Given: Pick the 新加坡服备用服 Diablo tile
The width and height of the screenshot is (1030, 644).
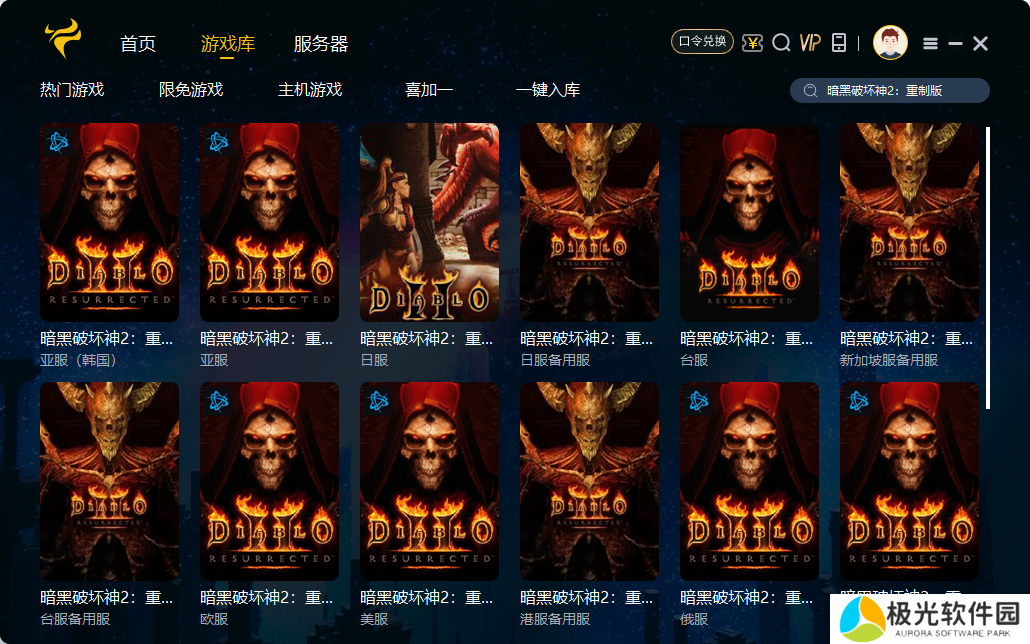Looking at the screenshot, I should pyautogui.click(x=909, y=222).
